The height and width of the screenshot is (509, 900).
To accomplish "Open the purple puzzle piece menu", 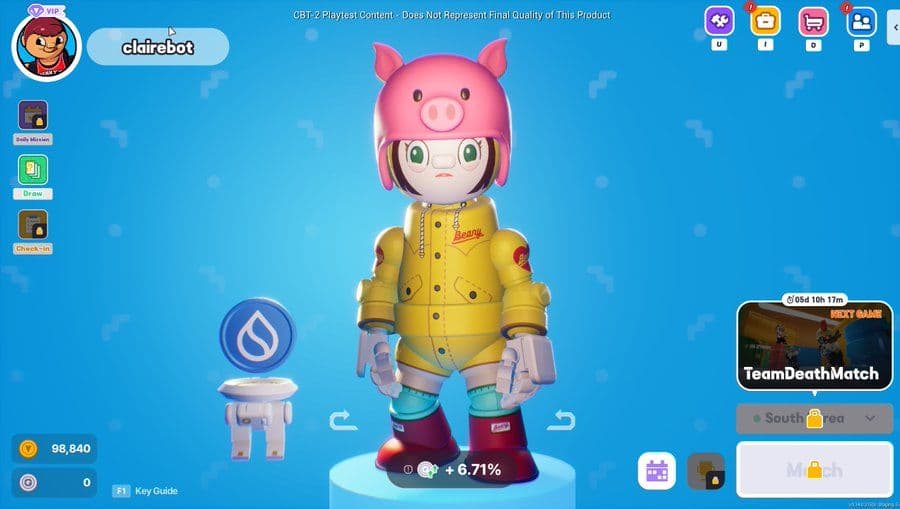I will pyautogui.click(x=719, y=21).
